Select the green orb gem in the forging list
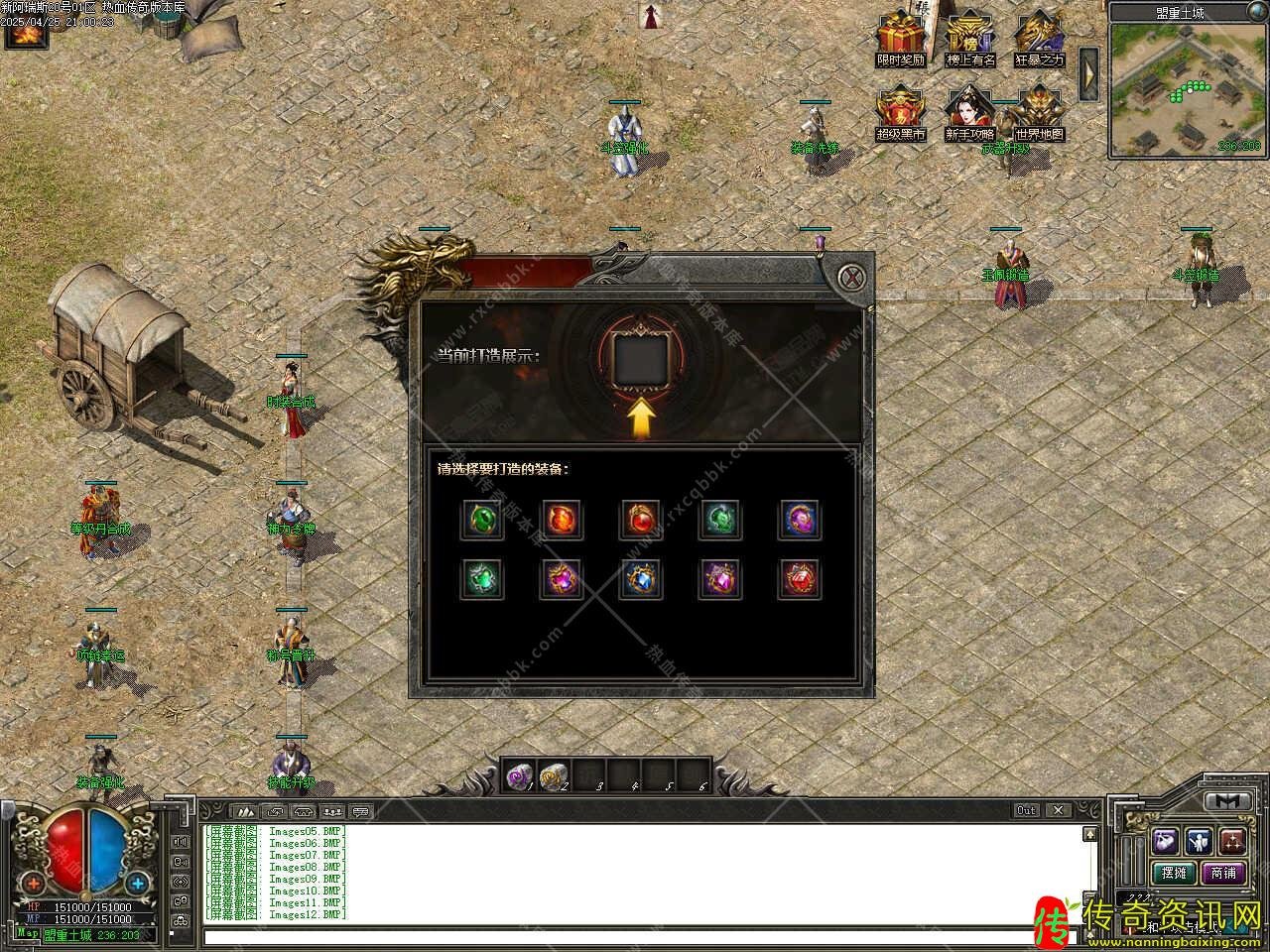The image size is (1270, 952). [482, 520]
